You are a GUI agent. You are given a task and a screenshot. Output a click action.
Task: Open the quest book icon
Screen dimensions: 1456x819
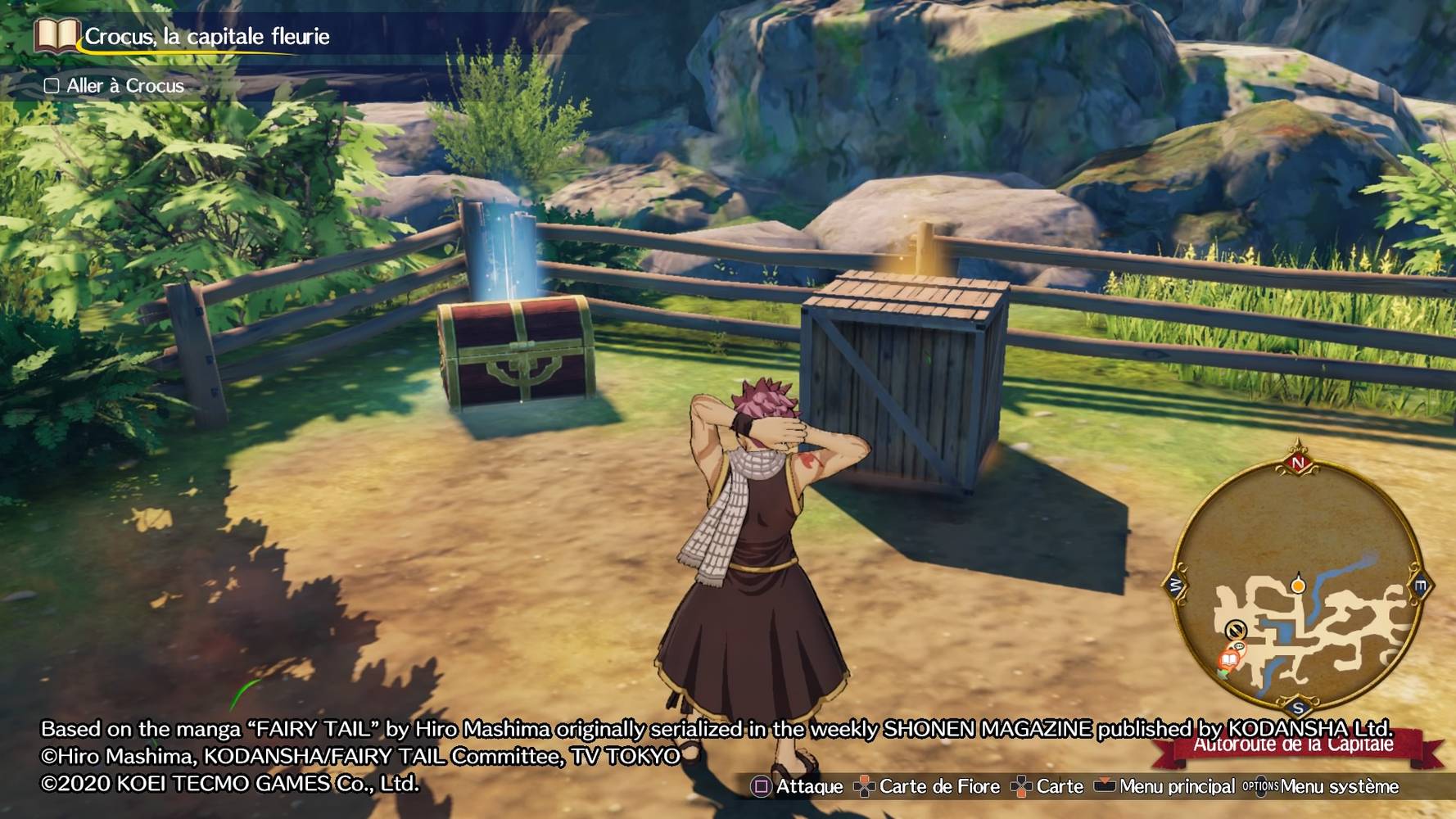click(x=56, y=35)
